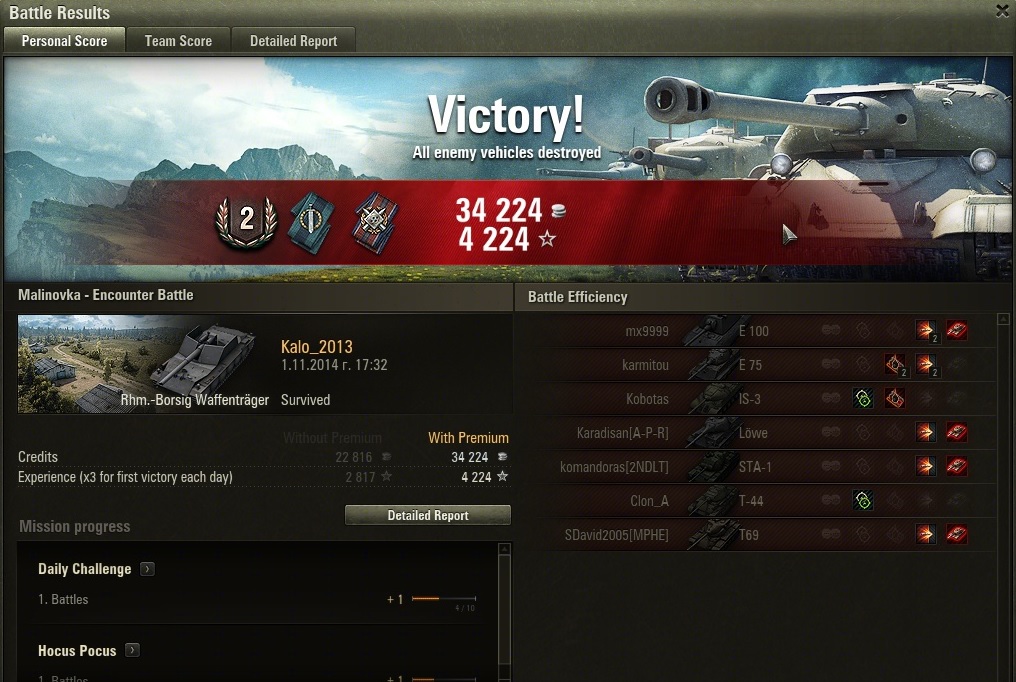Click player name Kalo_2013
Image resolution: width=1016 pixels, height=682 pixels.
(317, 347)
